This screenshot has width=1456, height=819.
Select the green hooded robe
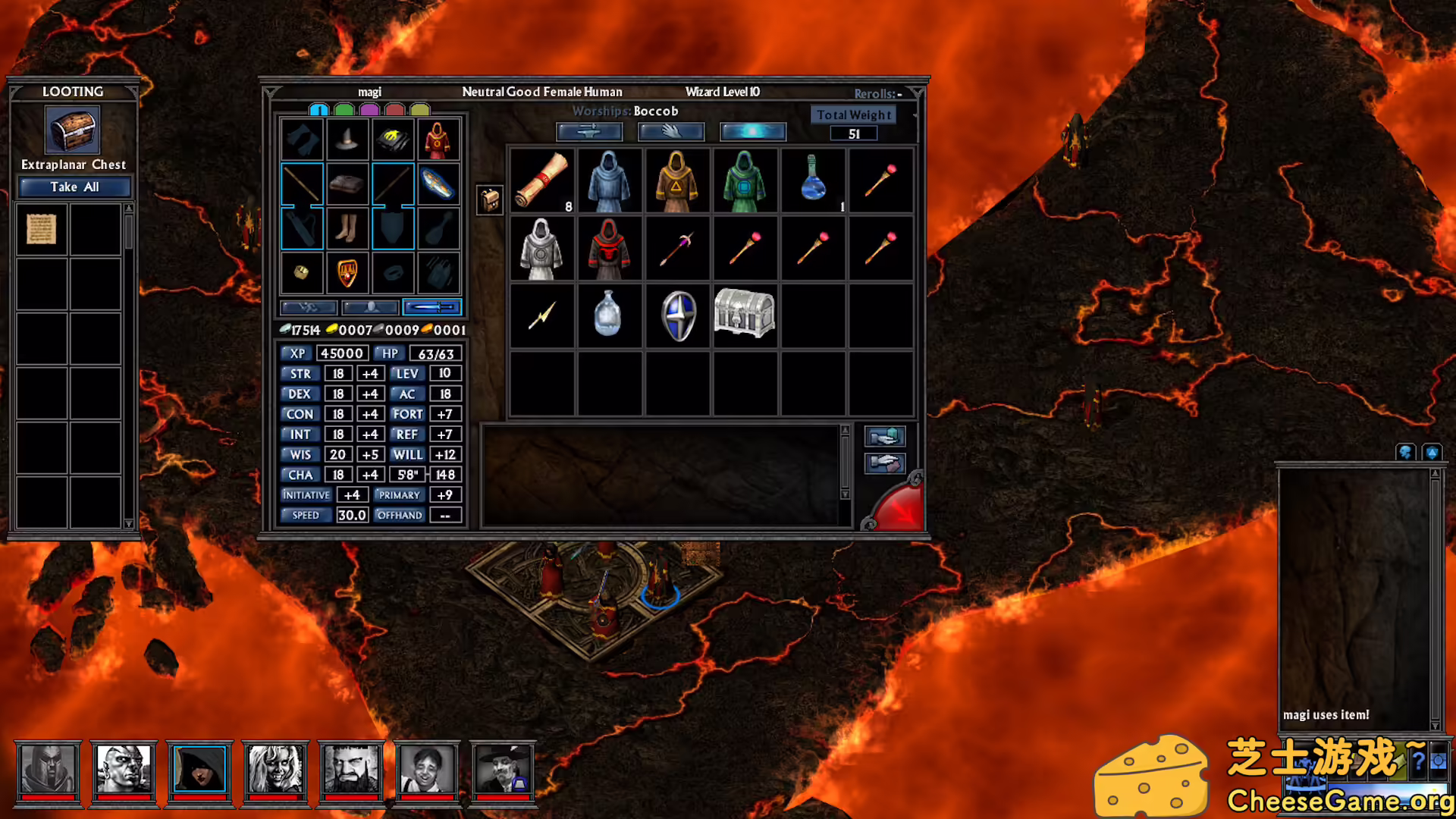744,180
